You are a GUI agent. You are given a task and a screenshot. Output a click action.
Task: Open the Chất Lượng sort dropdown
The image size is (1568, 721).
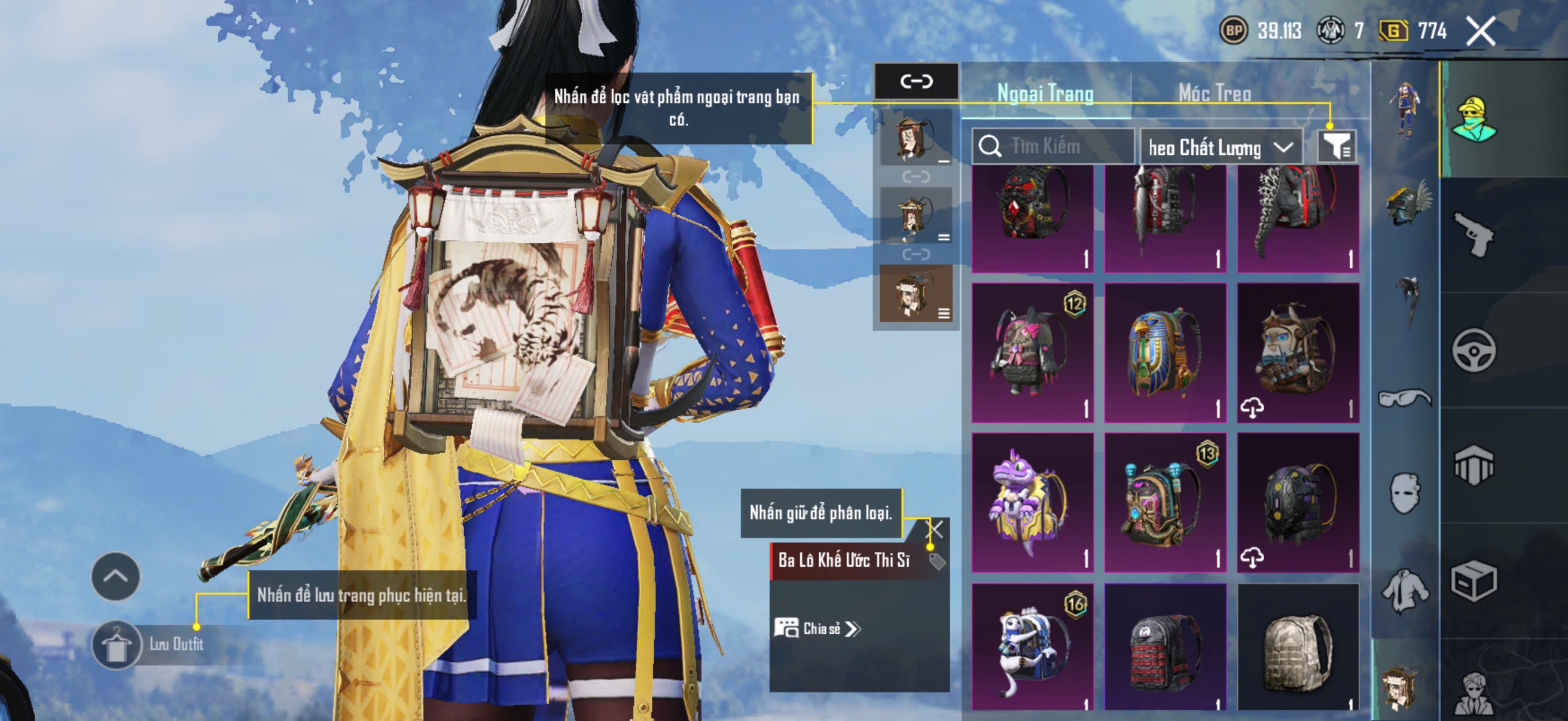tap(1220, 147)
